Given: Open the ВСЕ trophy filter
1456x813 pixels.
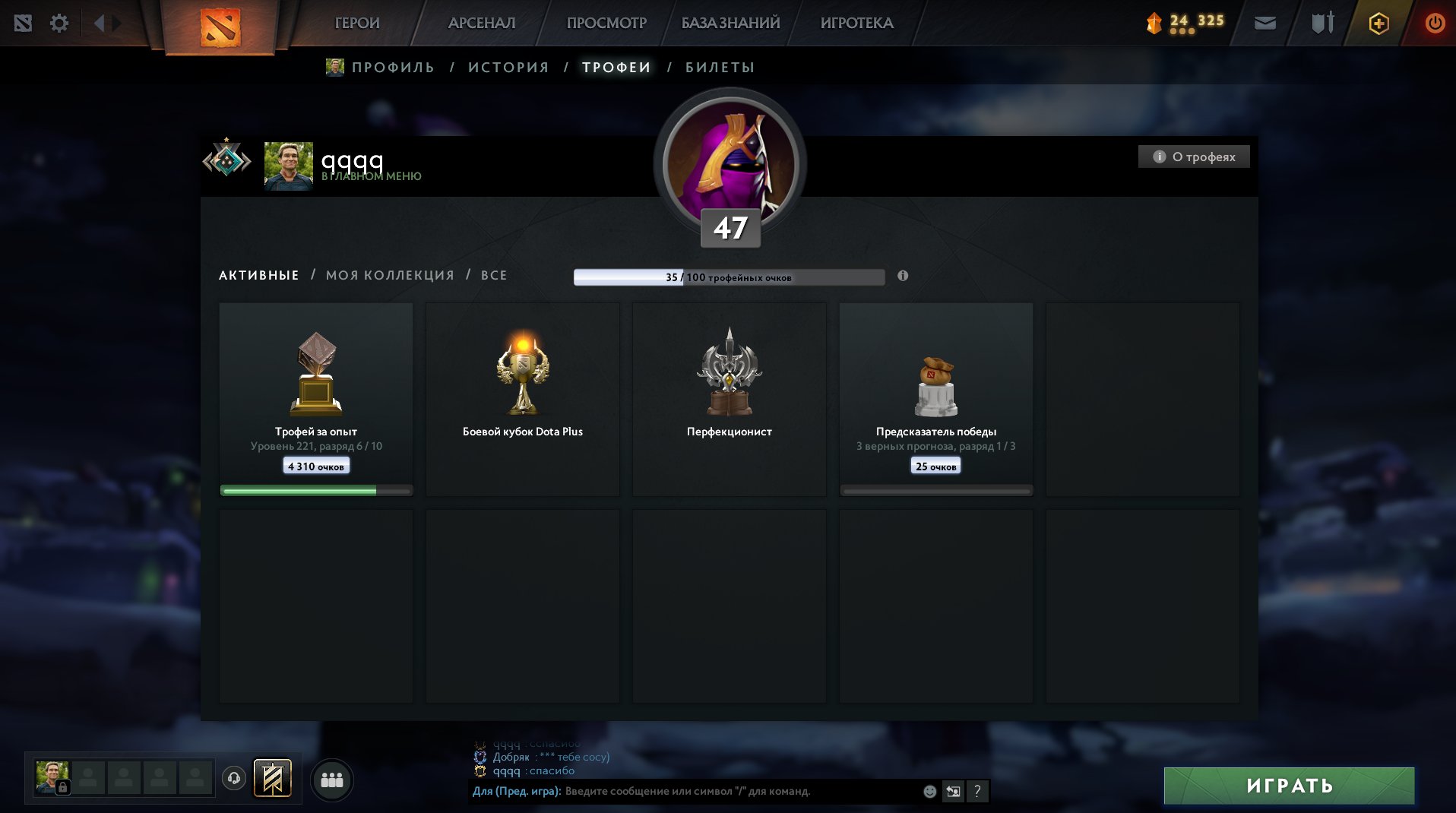Looking at the screenshot, I should point(492,275).
